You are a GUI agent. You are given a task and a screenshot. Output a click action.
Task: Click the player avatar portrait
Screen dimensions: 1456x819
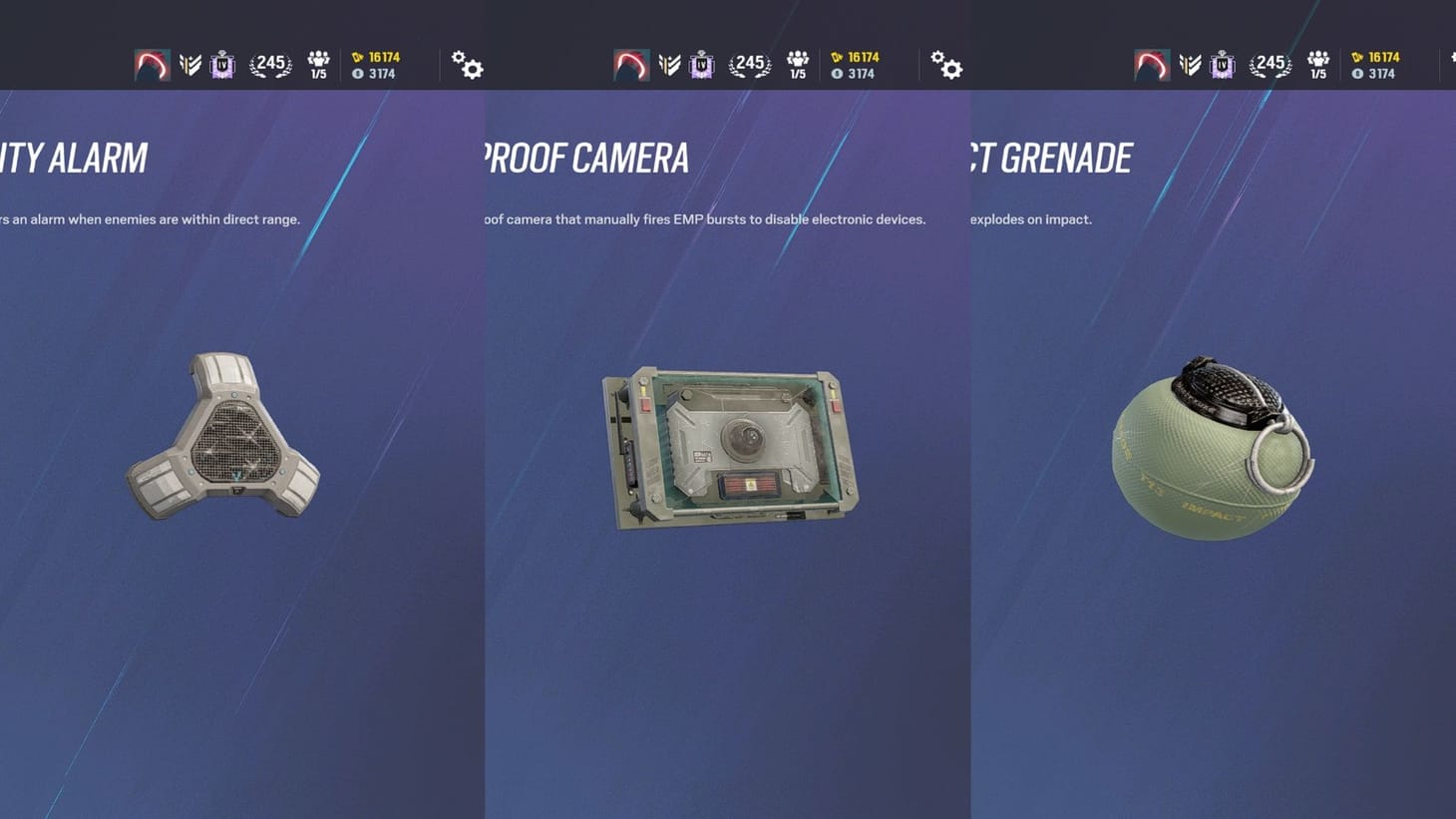point(152,64)
